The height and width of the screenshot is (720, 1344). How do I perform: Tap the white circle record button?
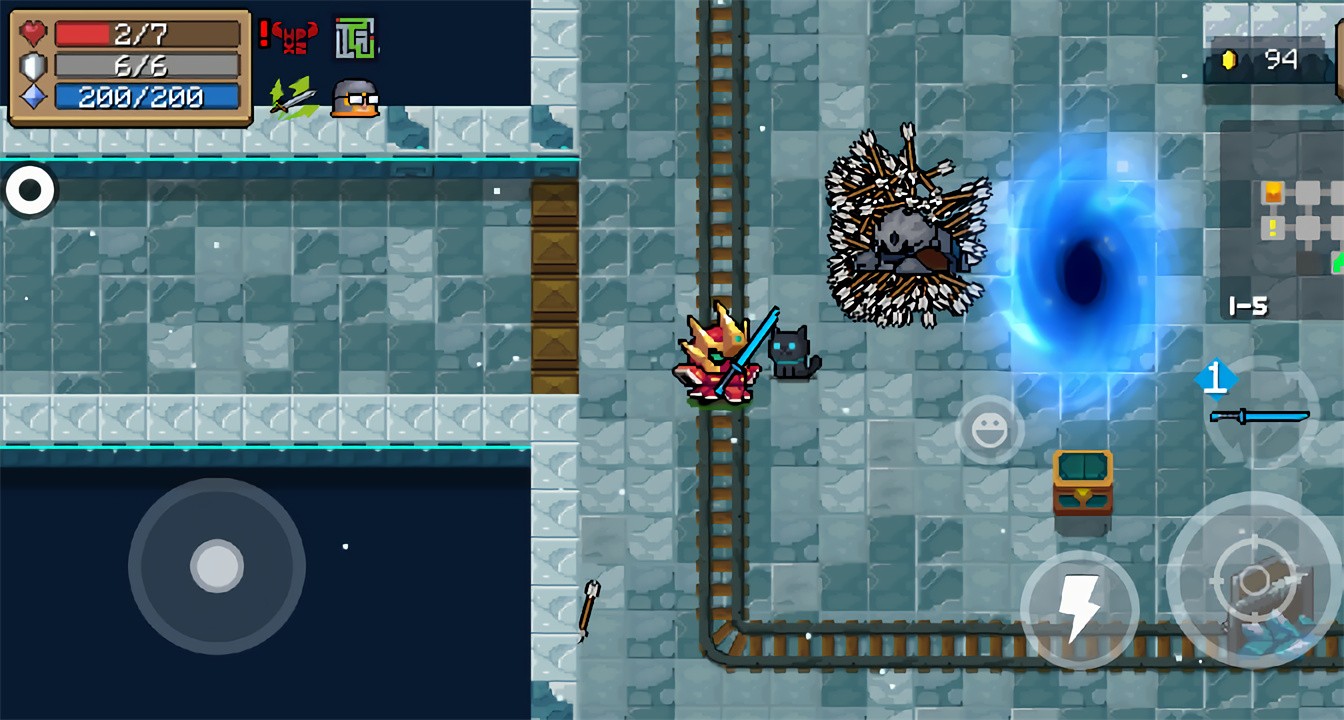tap(30, 190)
